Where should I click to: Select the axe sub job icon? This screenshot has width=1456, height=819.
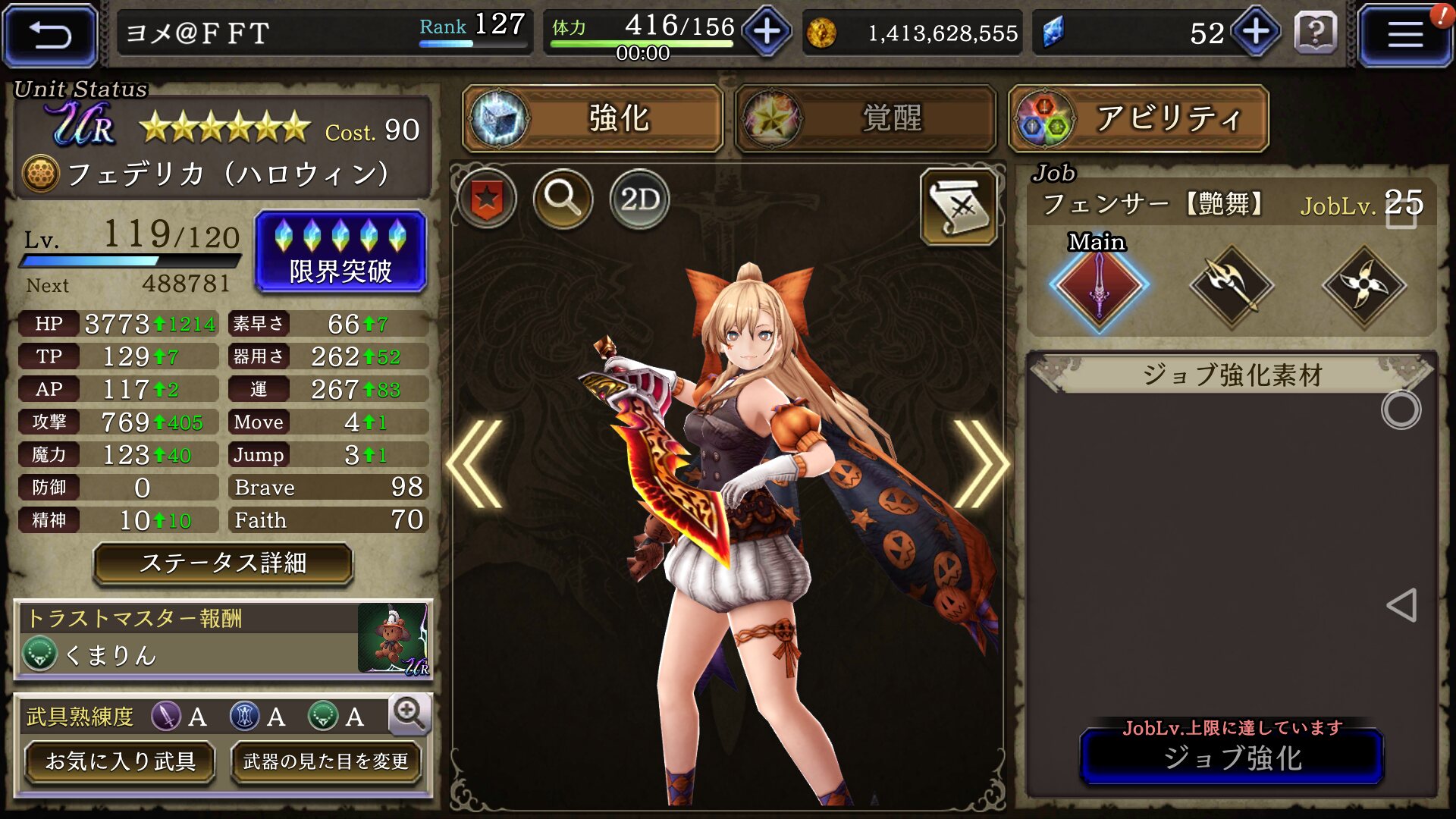coord(1232,286)
